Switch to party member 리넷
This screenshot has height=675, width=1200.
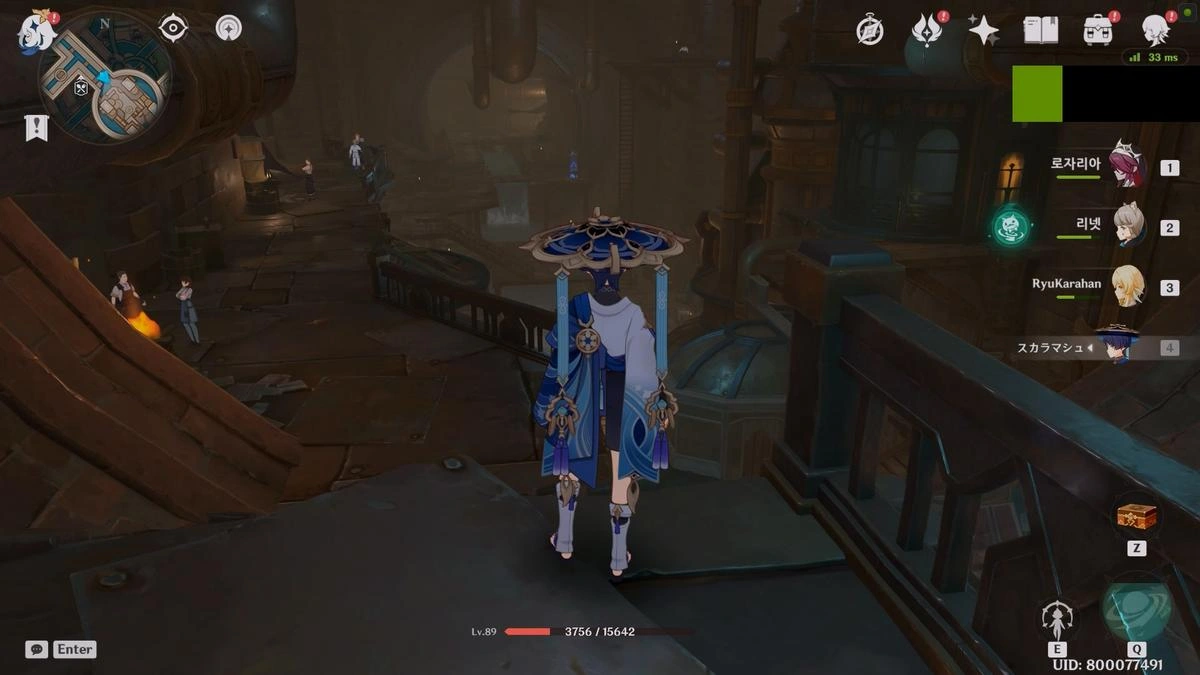(x=1129, y=226)
